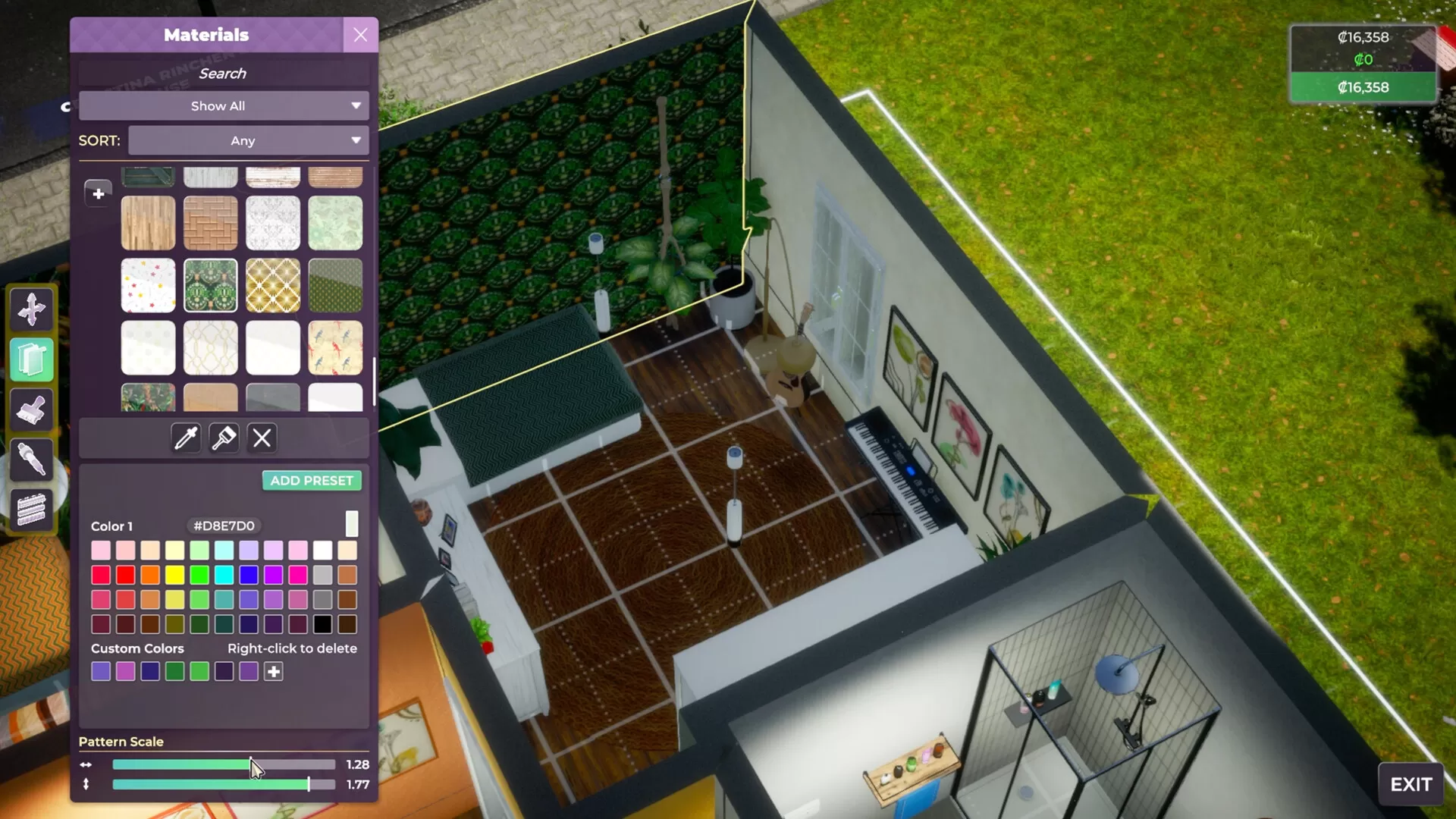This screenshot has width=1456, height=819.
Task: Select the paint fill brush icon
Action: tap(224, 438)
